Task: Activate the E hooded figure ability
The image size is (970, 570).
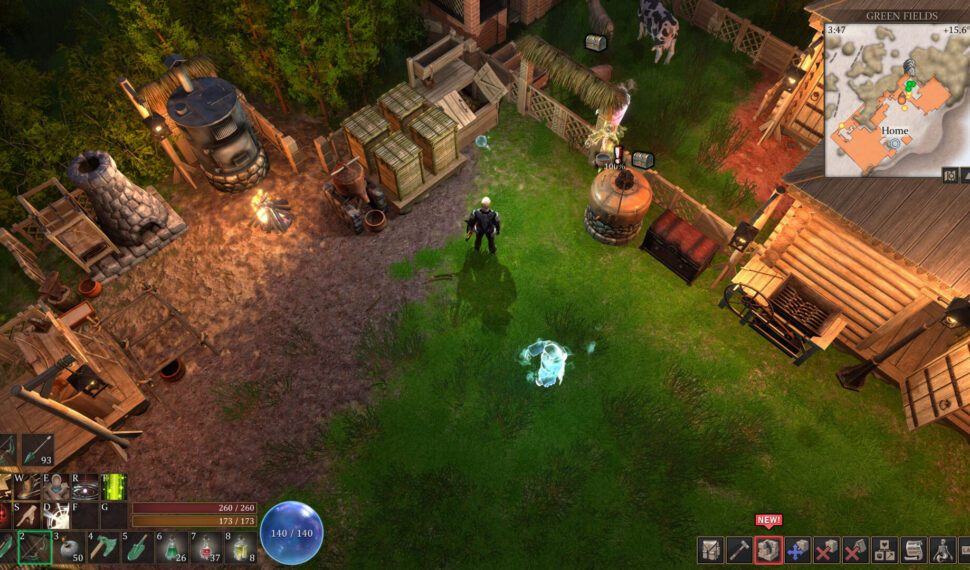Action: [56, 487]
